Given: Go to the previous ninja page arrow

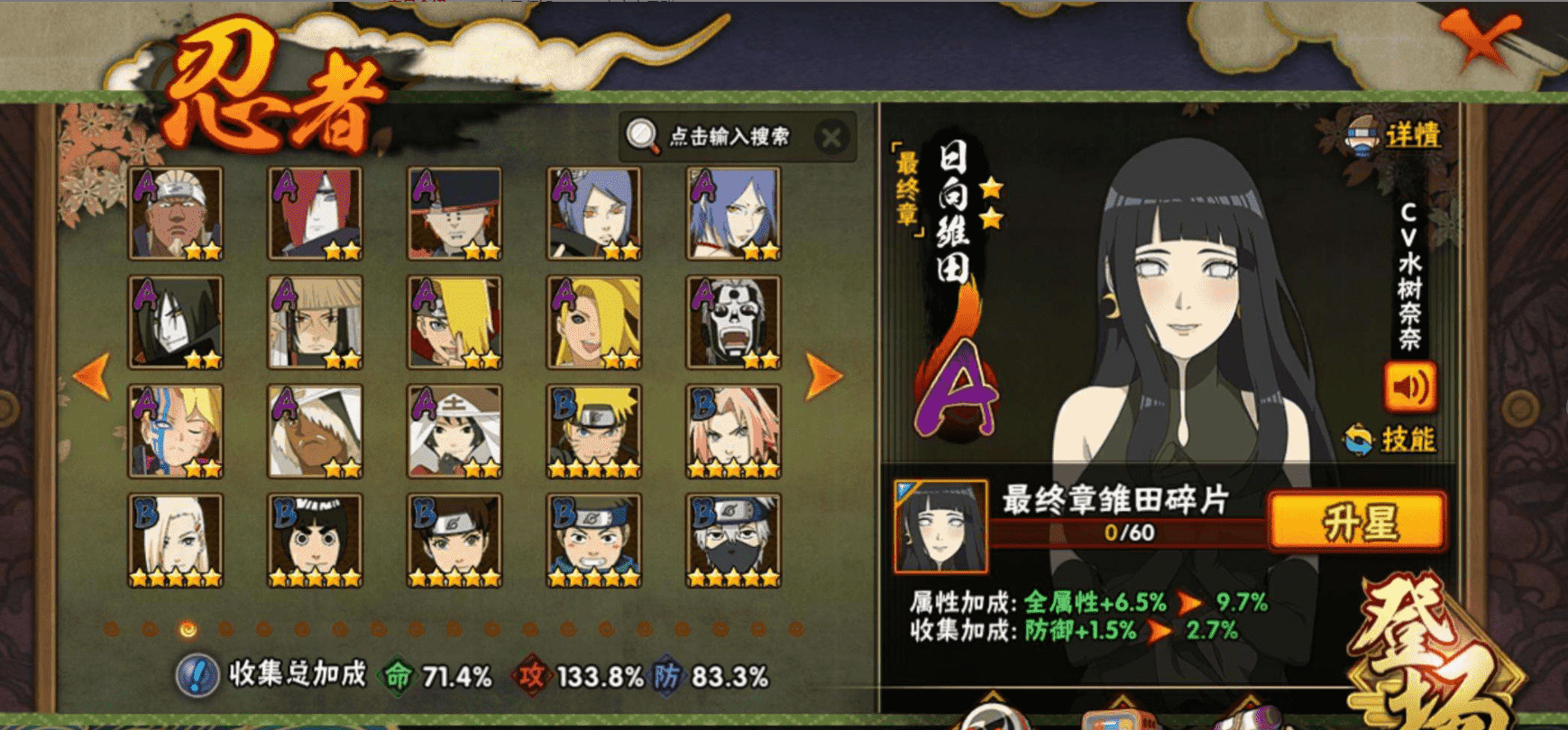Looking at the screenshot, I should (x=92, y=375).
